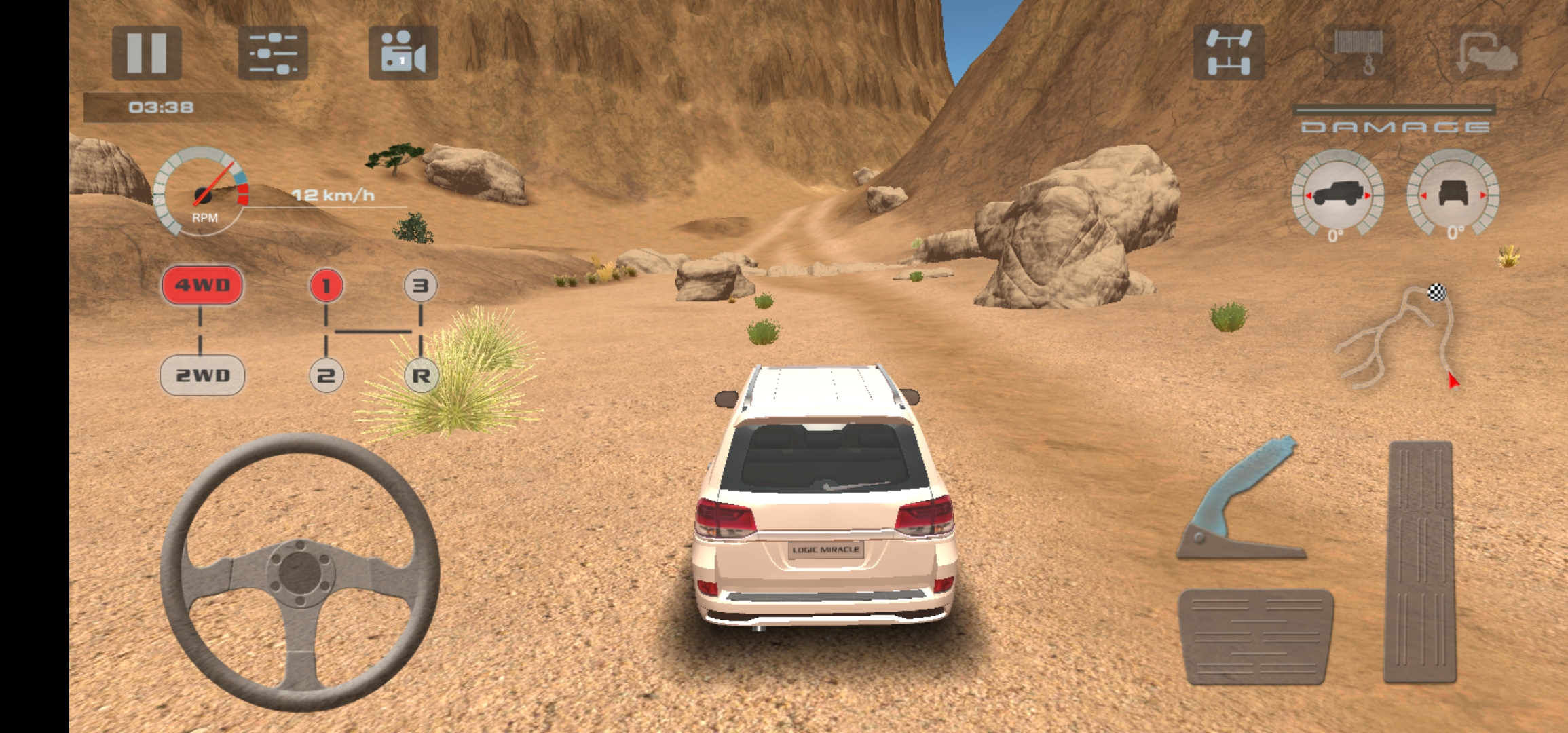This screenshot has width=1568, height=733.
Task: Shift into gear 3
Action: tap(421, 286)
